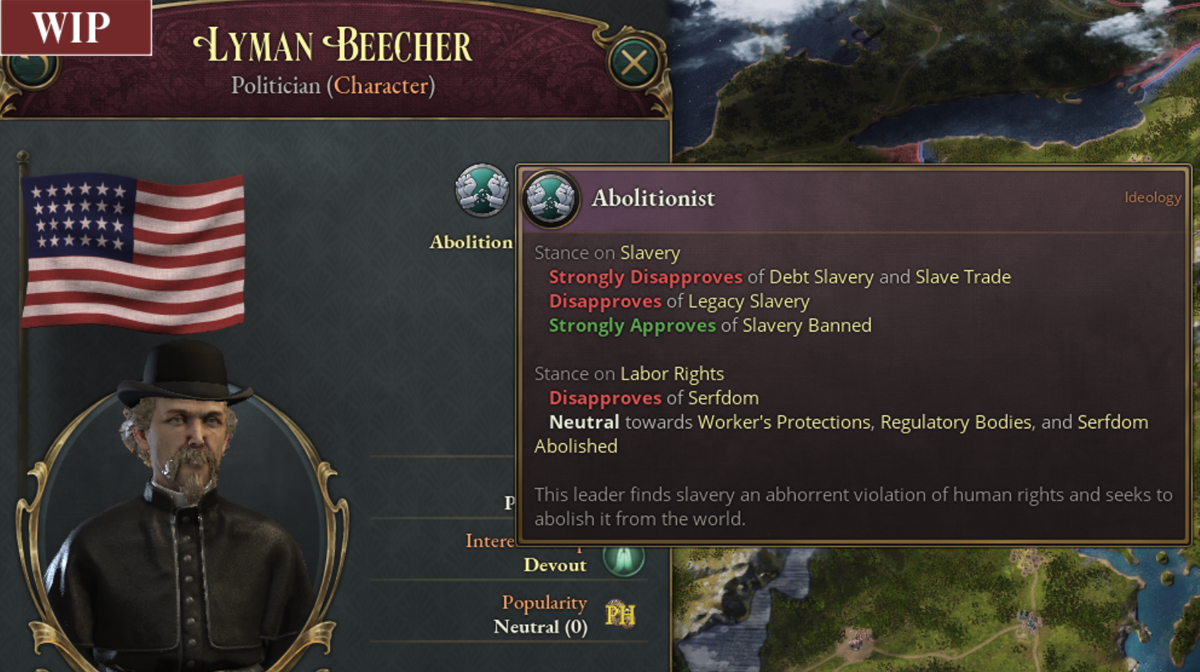Close the Lyman Beecher character panel
This screenshot has height=672, width=1200.
(x=633, y=62)
